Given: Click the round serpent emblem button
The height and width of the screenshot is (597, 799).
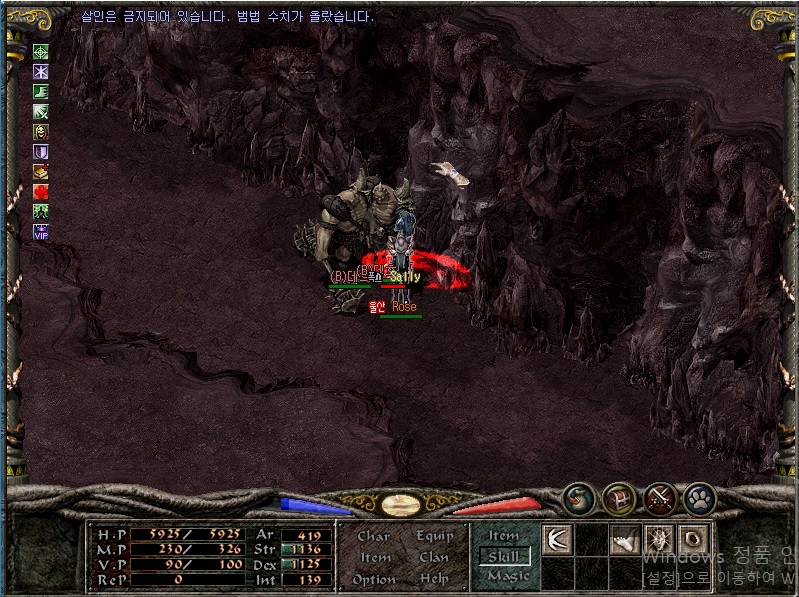Looking at the screenshot, I should point(578,498).
